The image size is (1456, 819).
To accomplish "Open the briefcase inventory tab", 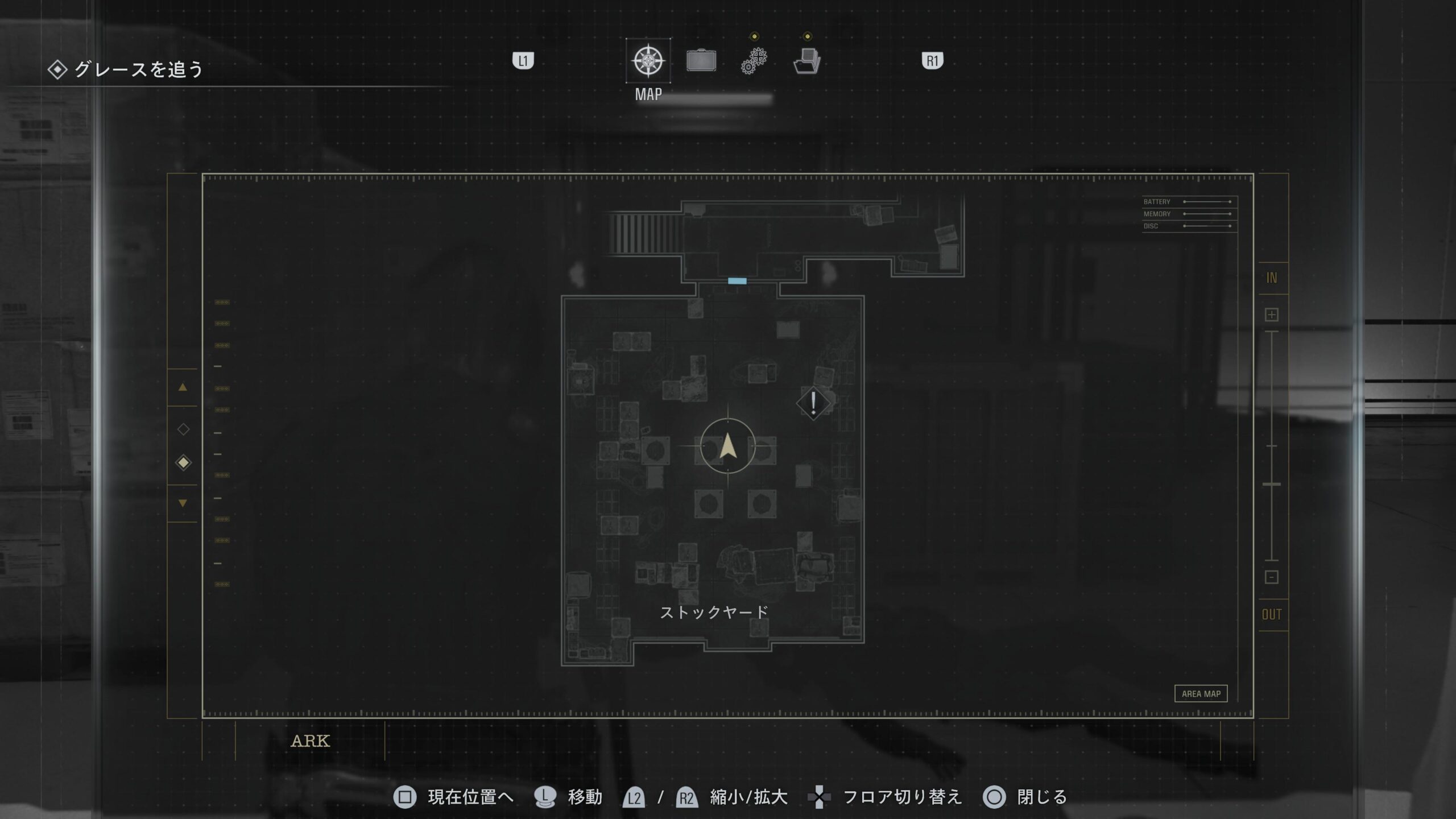I will [x=701, y=61].
